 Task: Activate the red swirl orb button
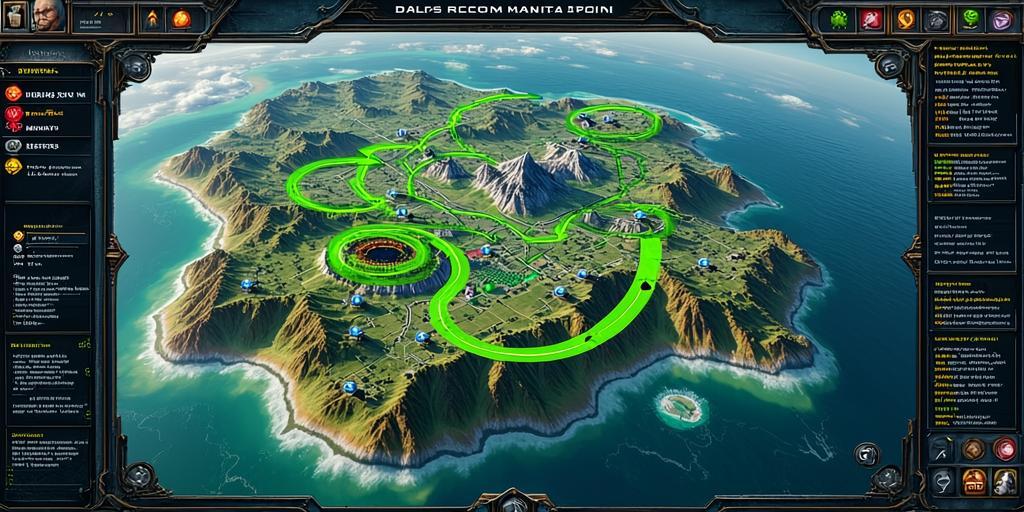(x=1005, y=449)
